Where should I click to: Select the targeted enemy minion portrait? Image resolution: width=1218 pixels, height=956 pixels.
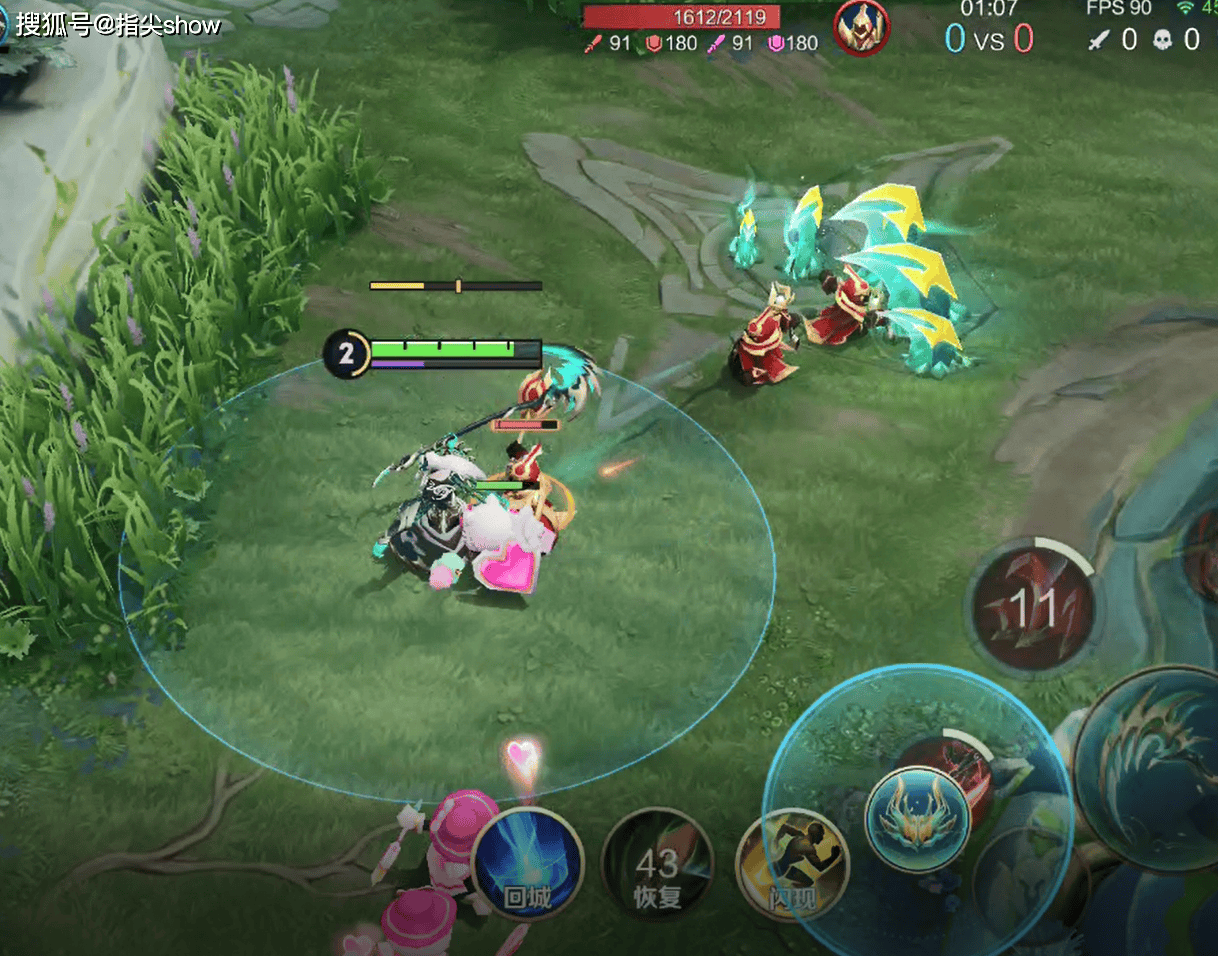(862, 26)
